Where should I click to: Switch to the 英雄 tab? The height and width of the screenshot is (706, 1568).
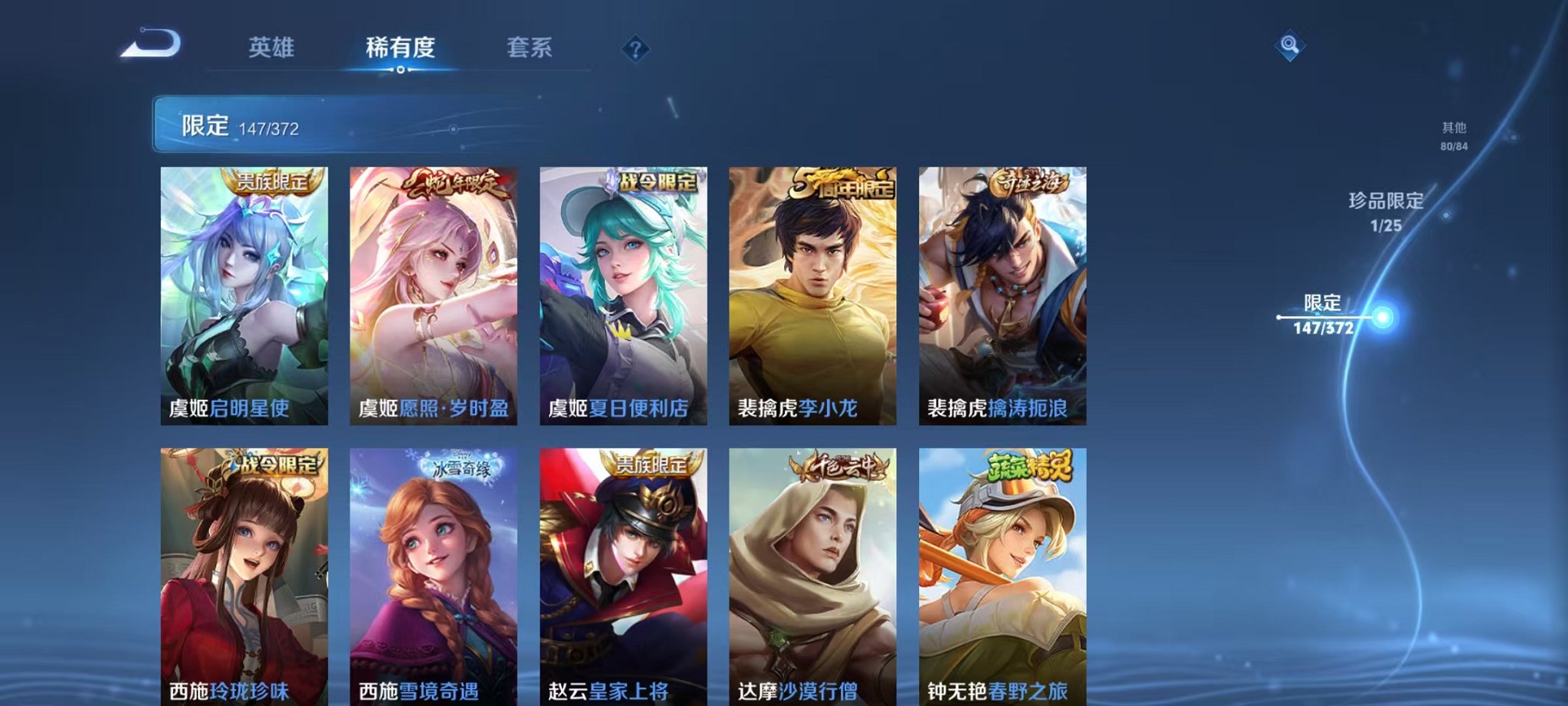point(273,46)
